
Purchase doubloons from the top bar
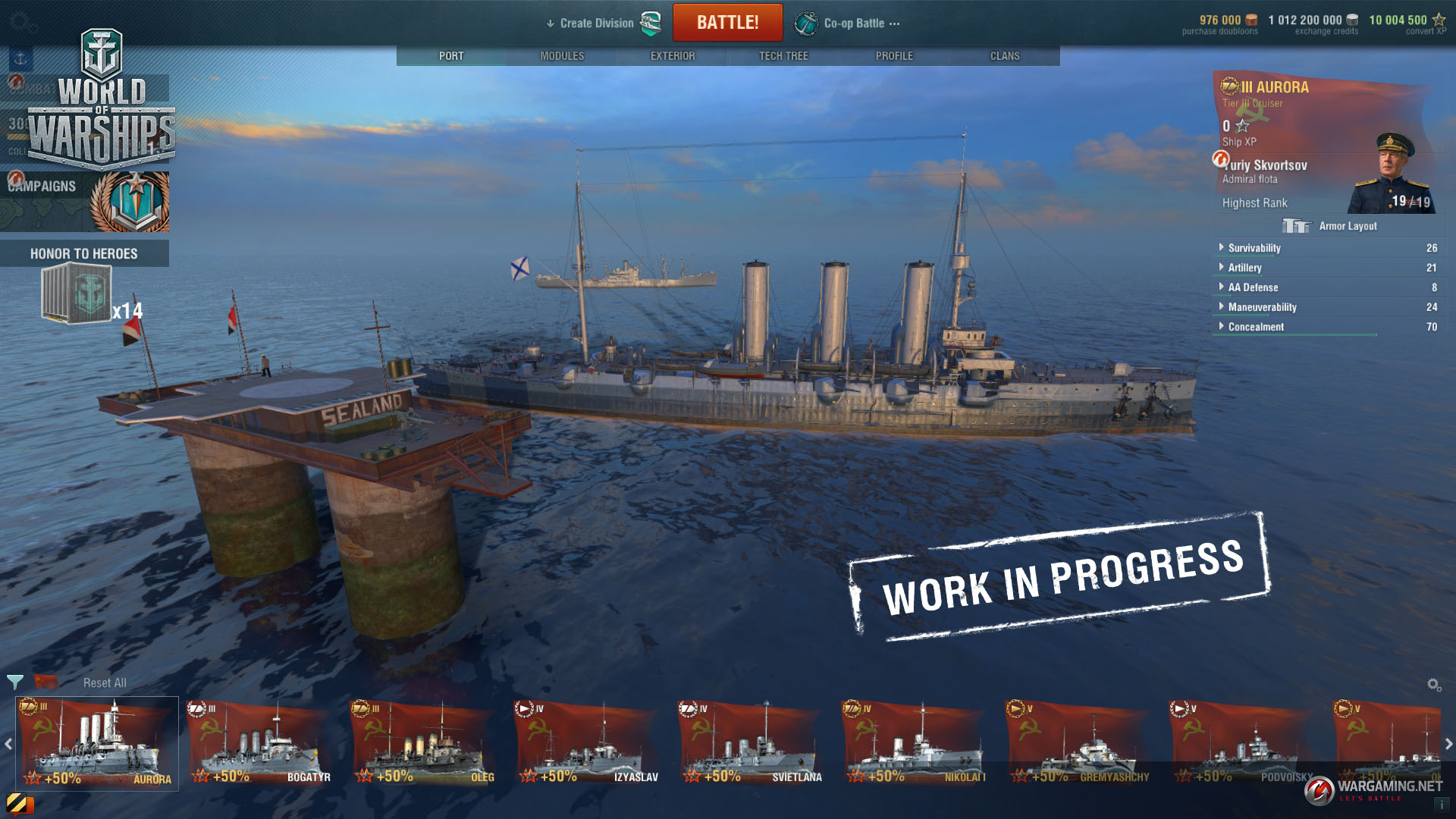[1220, 24]
